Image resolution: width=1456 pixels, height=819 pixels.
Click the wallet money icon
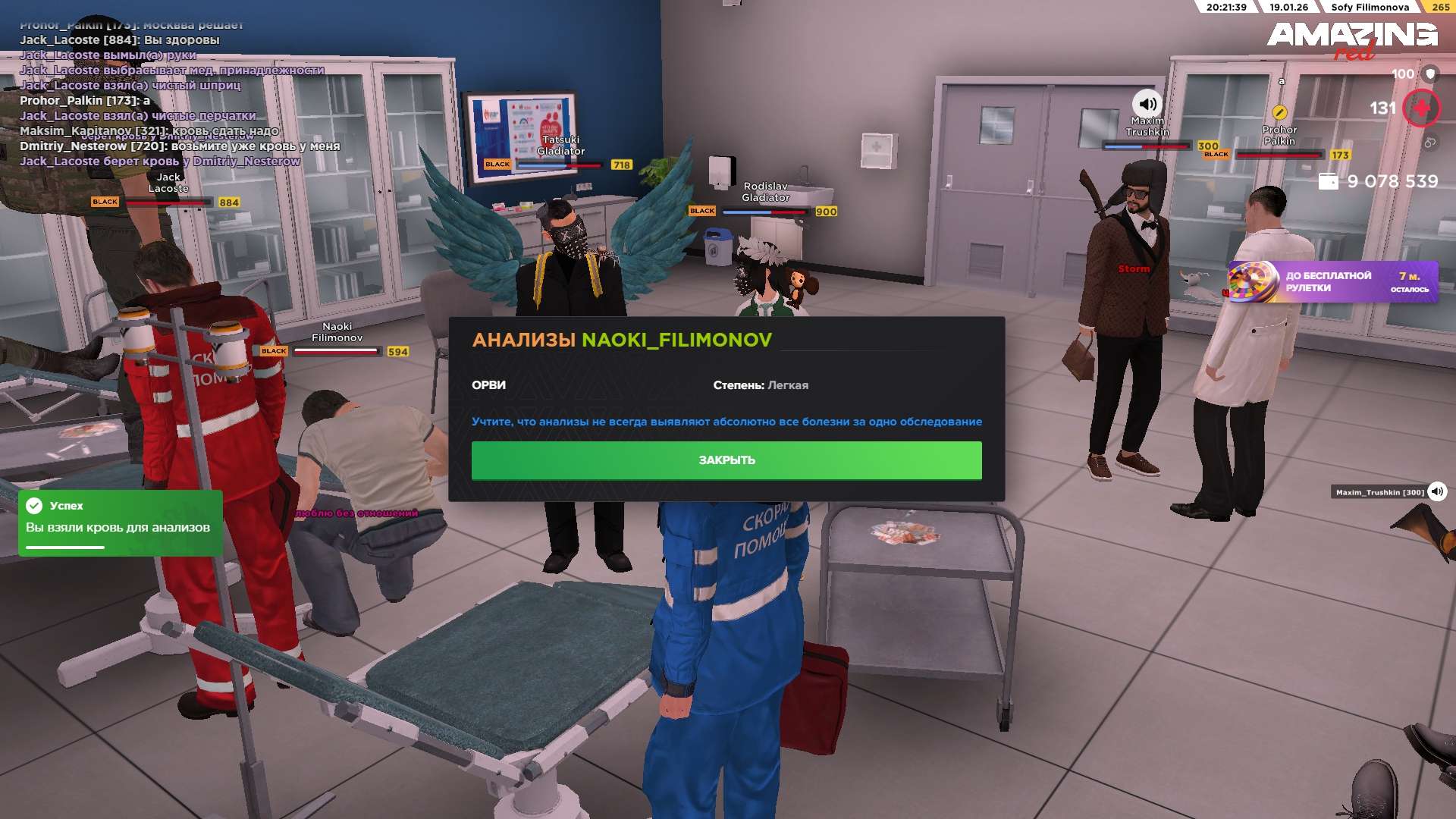[x=1328, y=181]
